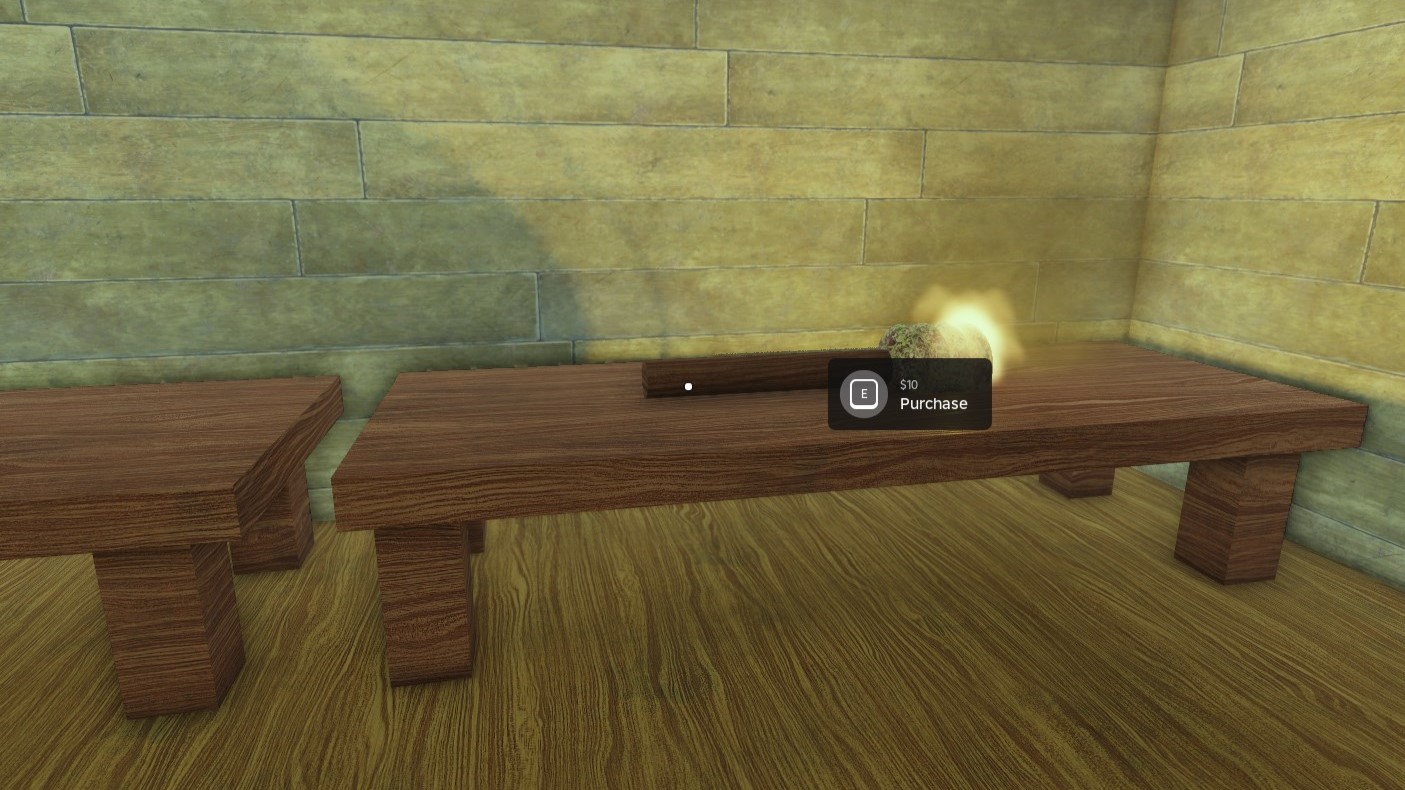Select the circular keybind badge on the prompt
The width and height of the screenshot is (1405, 790).
pyautogui.click(x=863, y=393)
